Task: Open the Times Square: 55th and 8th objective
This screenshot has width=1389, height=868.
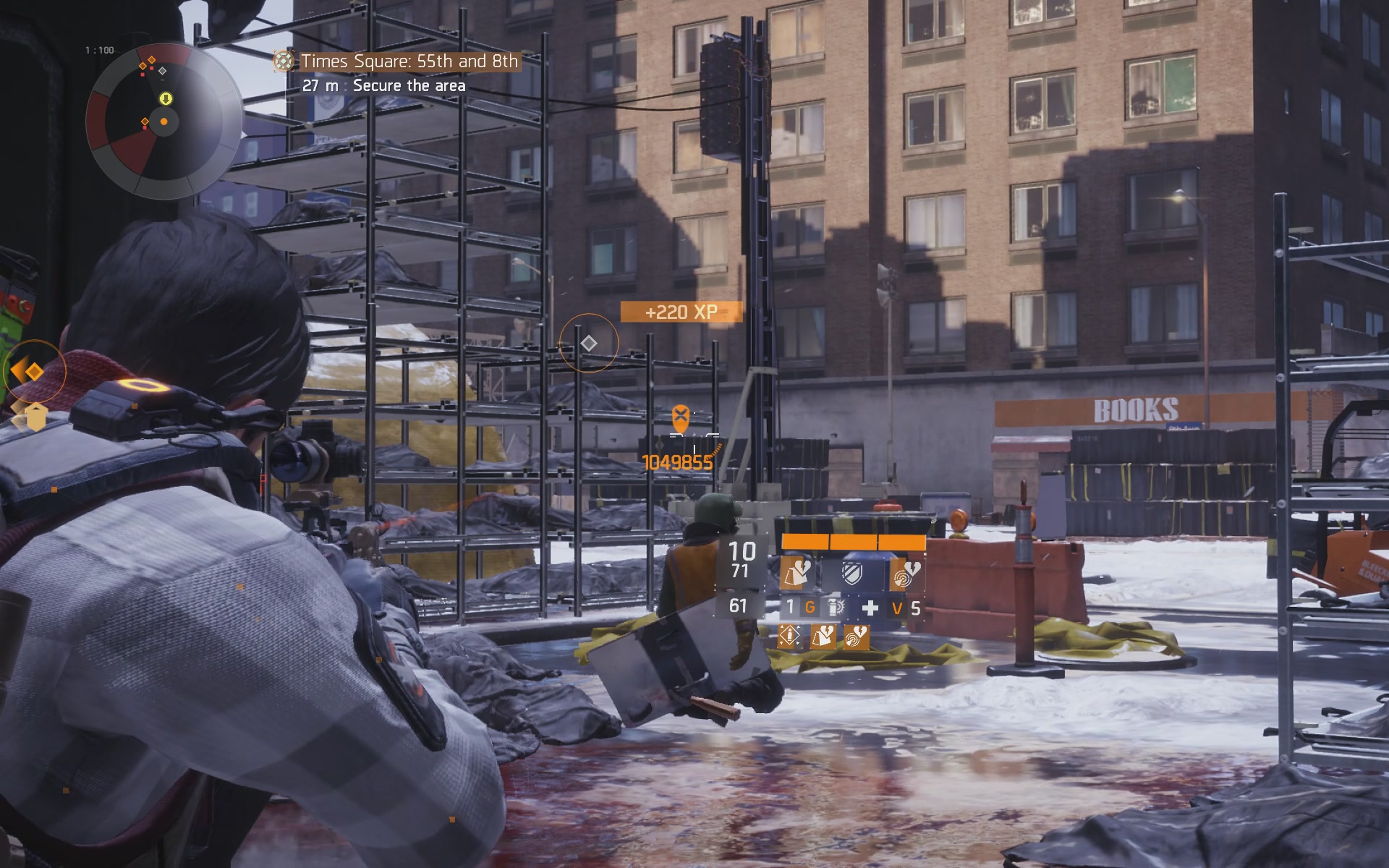Action: (409, 61)
